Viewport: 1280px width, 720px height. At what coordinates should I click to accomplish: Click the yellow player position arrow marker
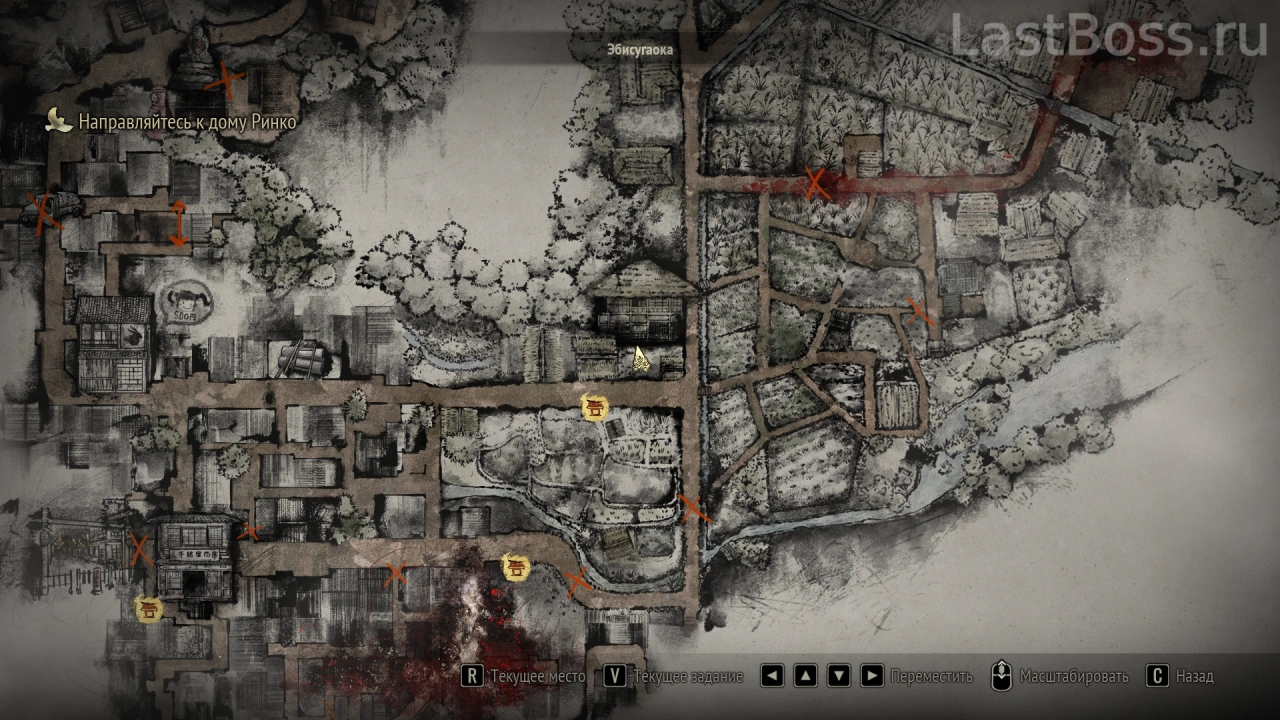[x=639, y=359]
